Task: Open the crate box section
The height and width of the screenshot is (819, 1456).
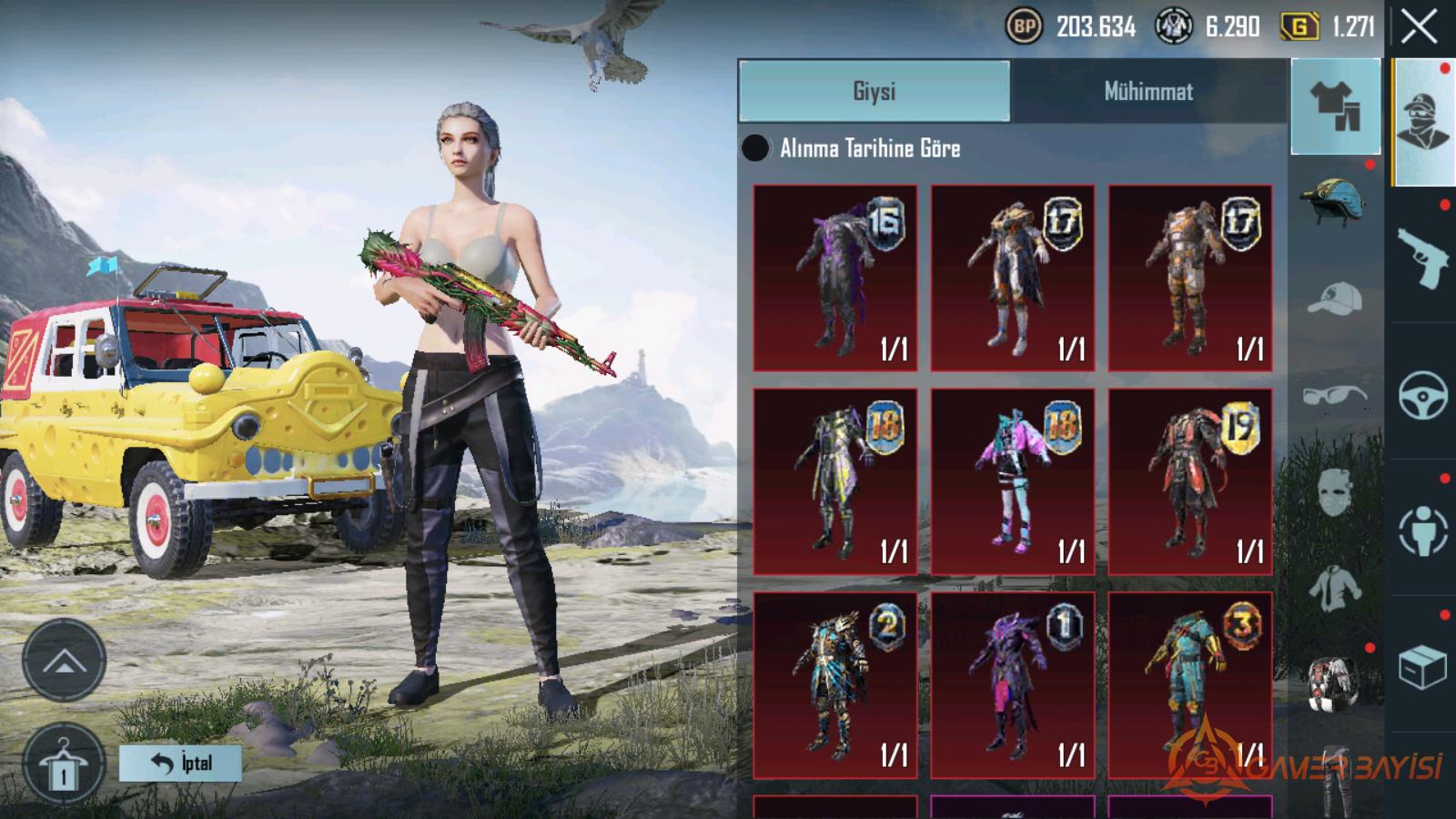Action: (x=1422, y=667)
